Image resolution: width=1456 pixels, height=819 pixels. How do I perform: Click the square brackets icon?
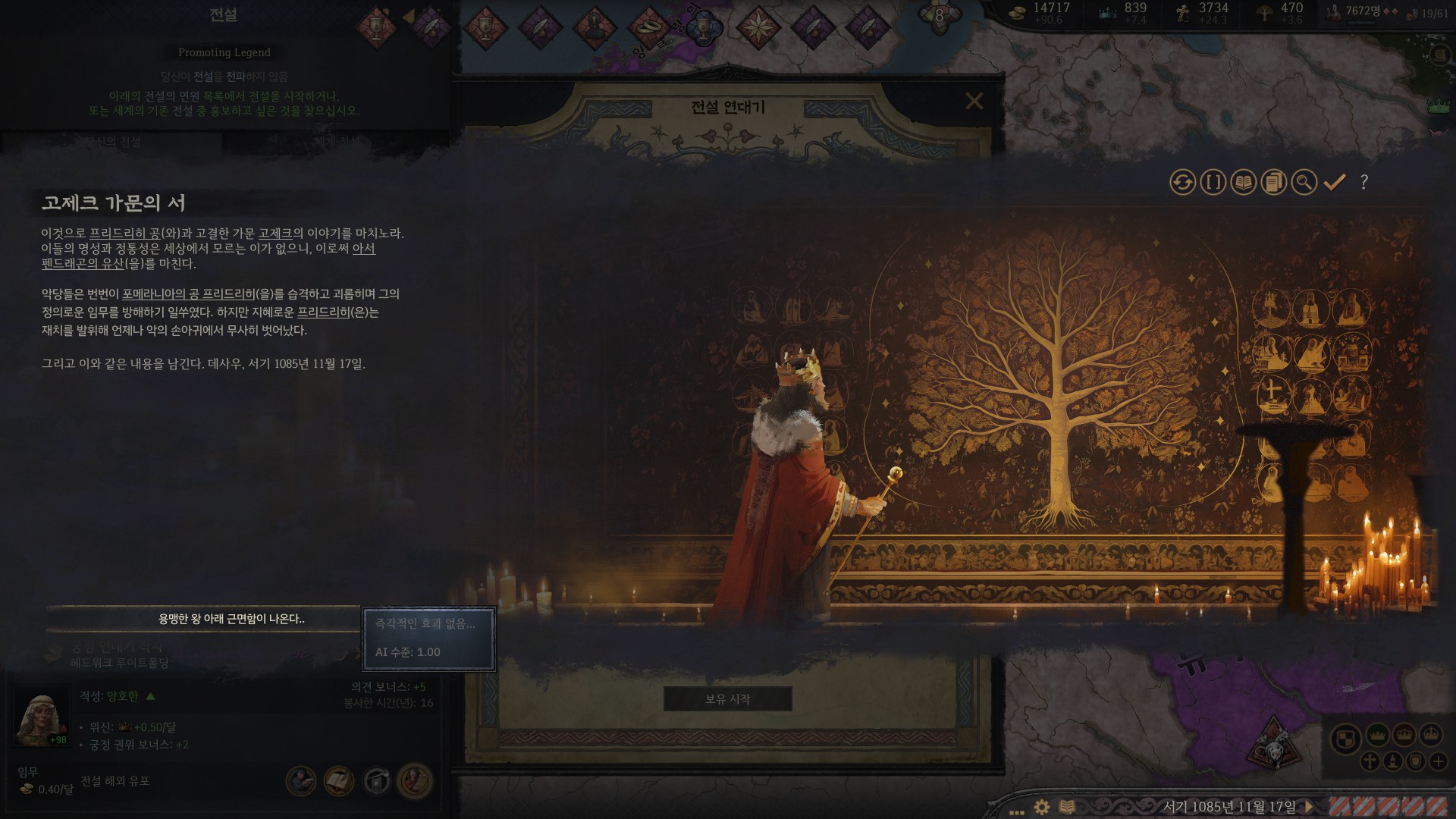tap(1213, 183)
